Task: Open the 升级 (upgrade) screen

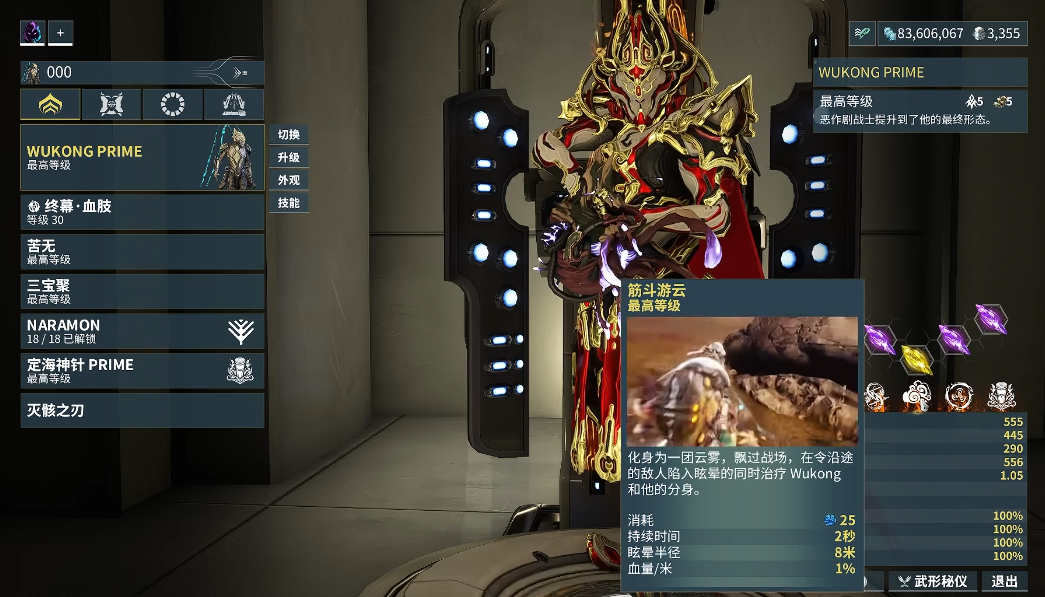Action: click(x=289, y=158)
